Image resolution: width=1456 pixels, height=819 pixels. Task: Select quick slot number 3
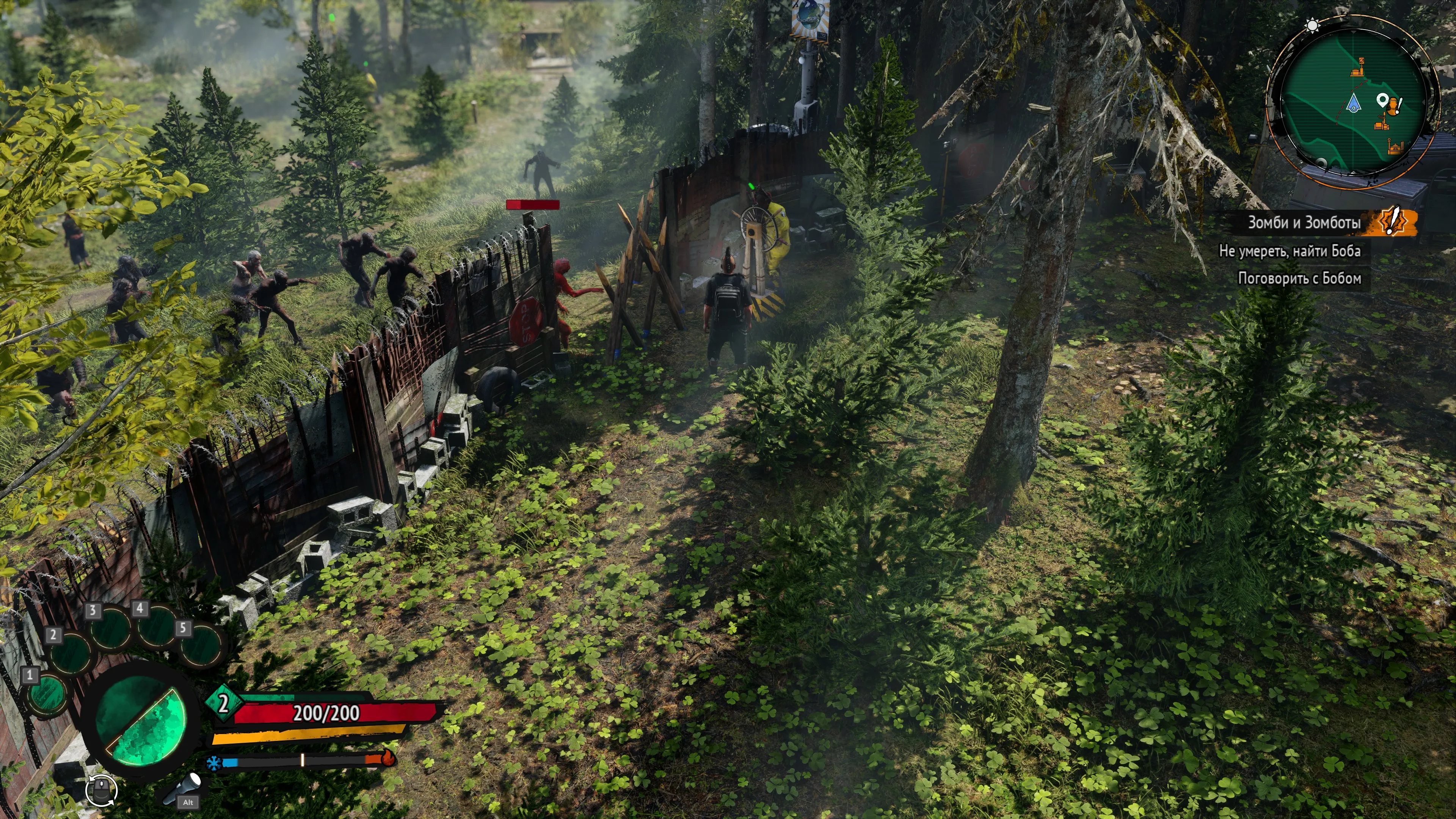110,628
